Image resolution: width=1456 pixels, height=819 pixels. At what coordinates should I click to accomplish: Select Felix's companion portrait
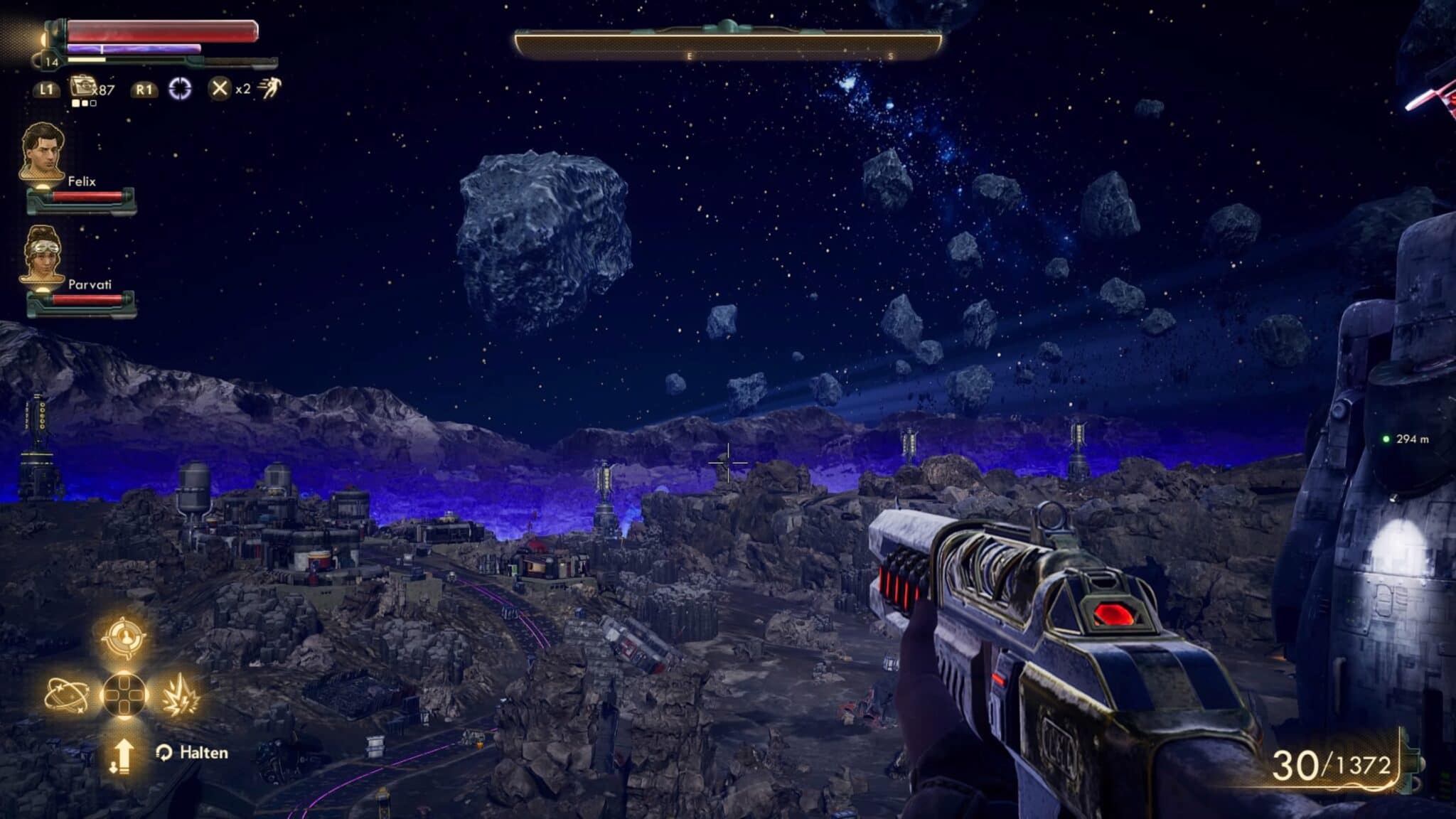point(41,152)
